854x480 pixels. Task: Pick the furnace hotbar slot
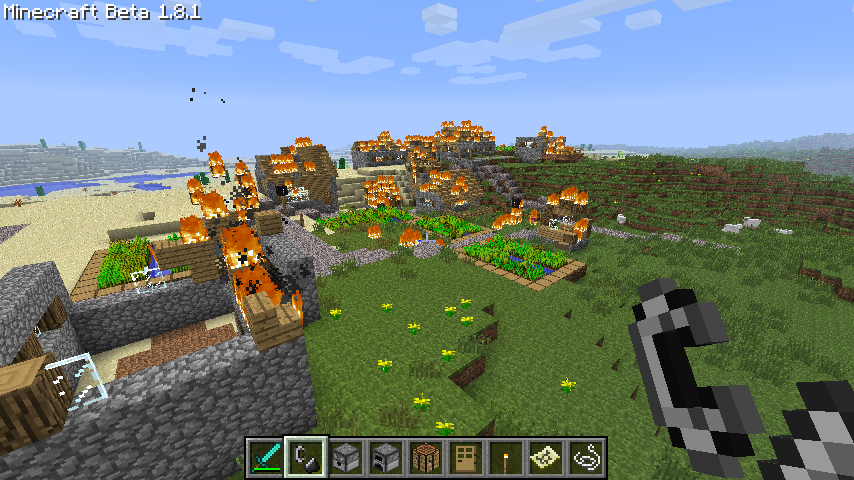point(386,457)
